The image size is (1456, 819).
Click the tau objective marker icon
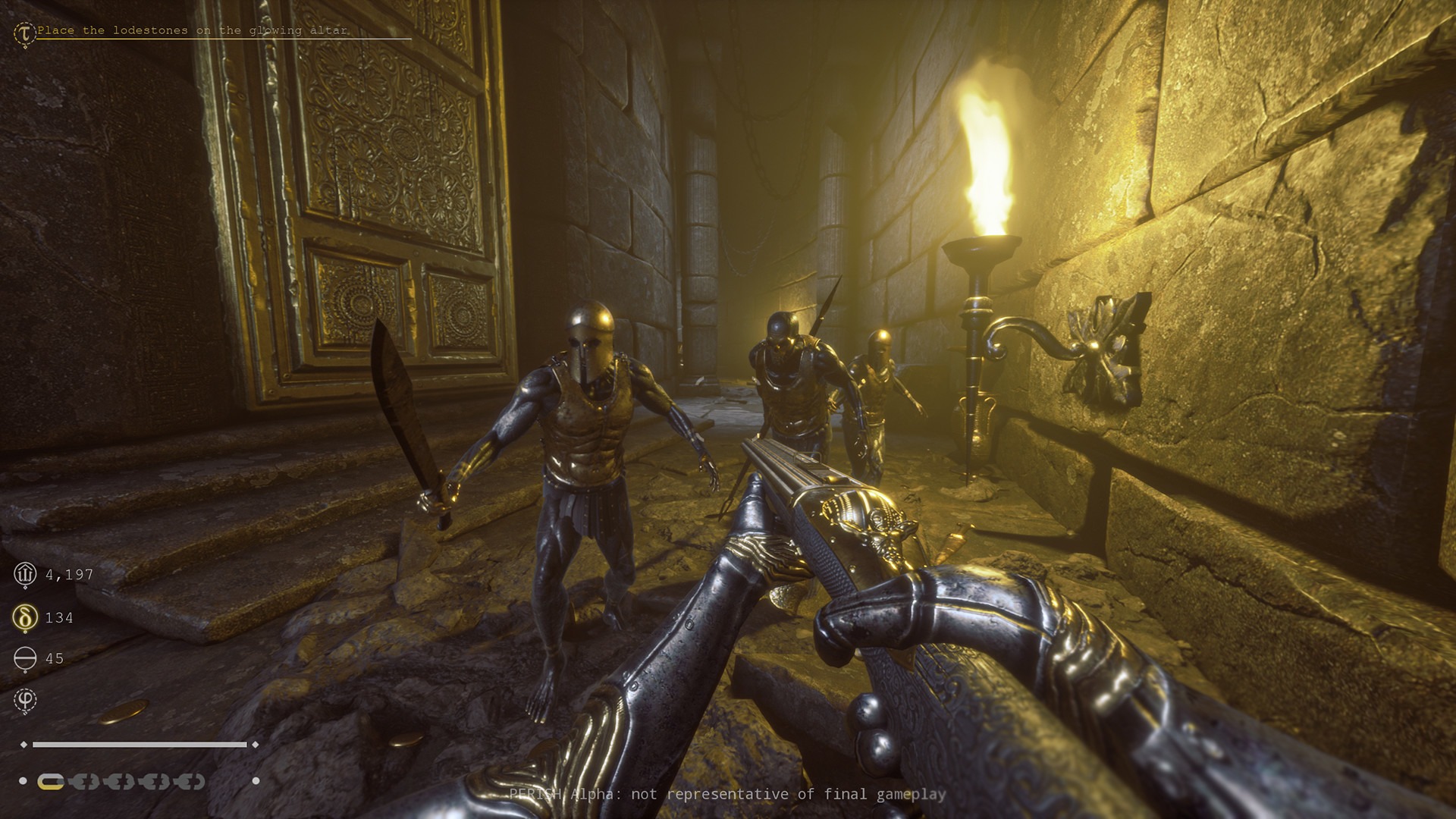coord(24,32)
